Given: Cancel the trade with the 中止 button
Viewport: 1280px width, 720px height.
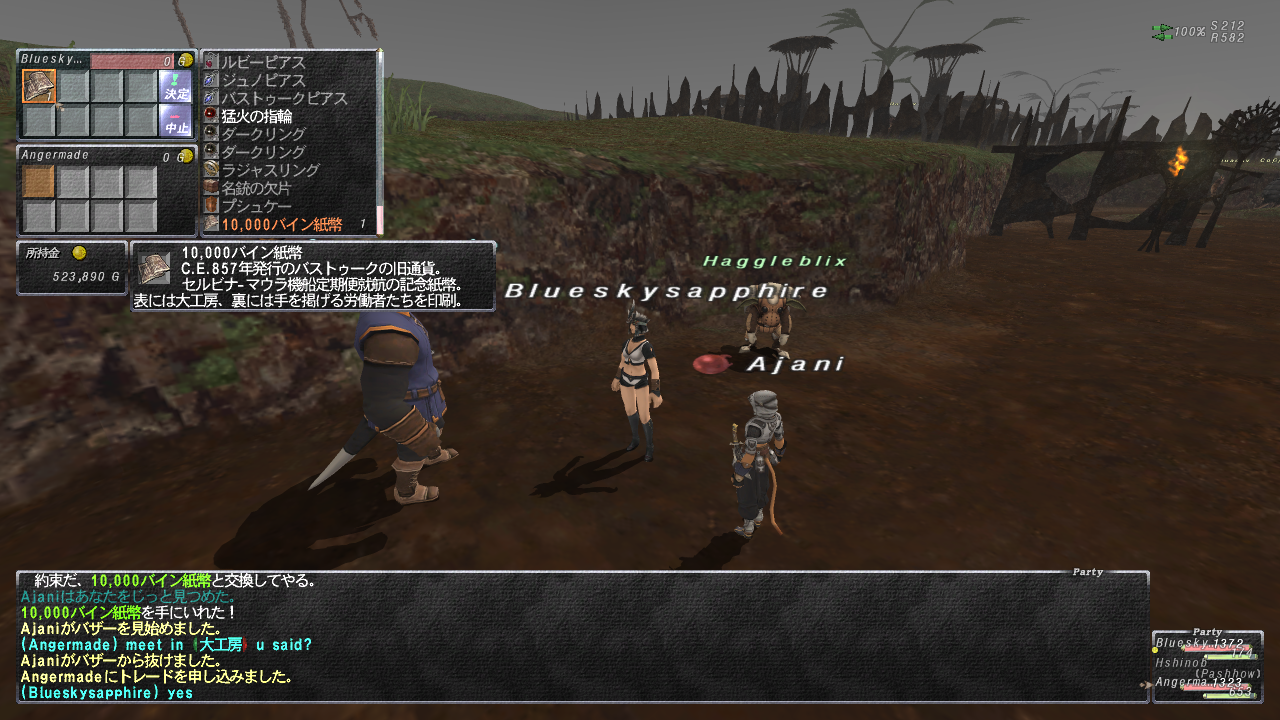Looking at the screenshot, I should point(175,121).
